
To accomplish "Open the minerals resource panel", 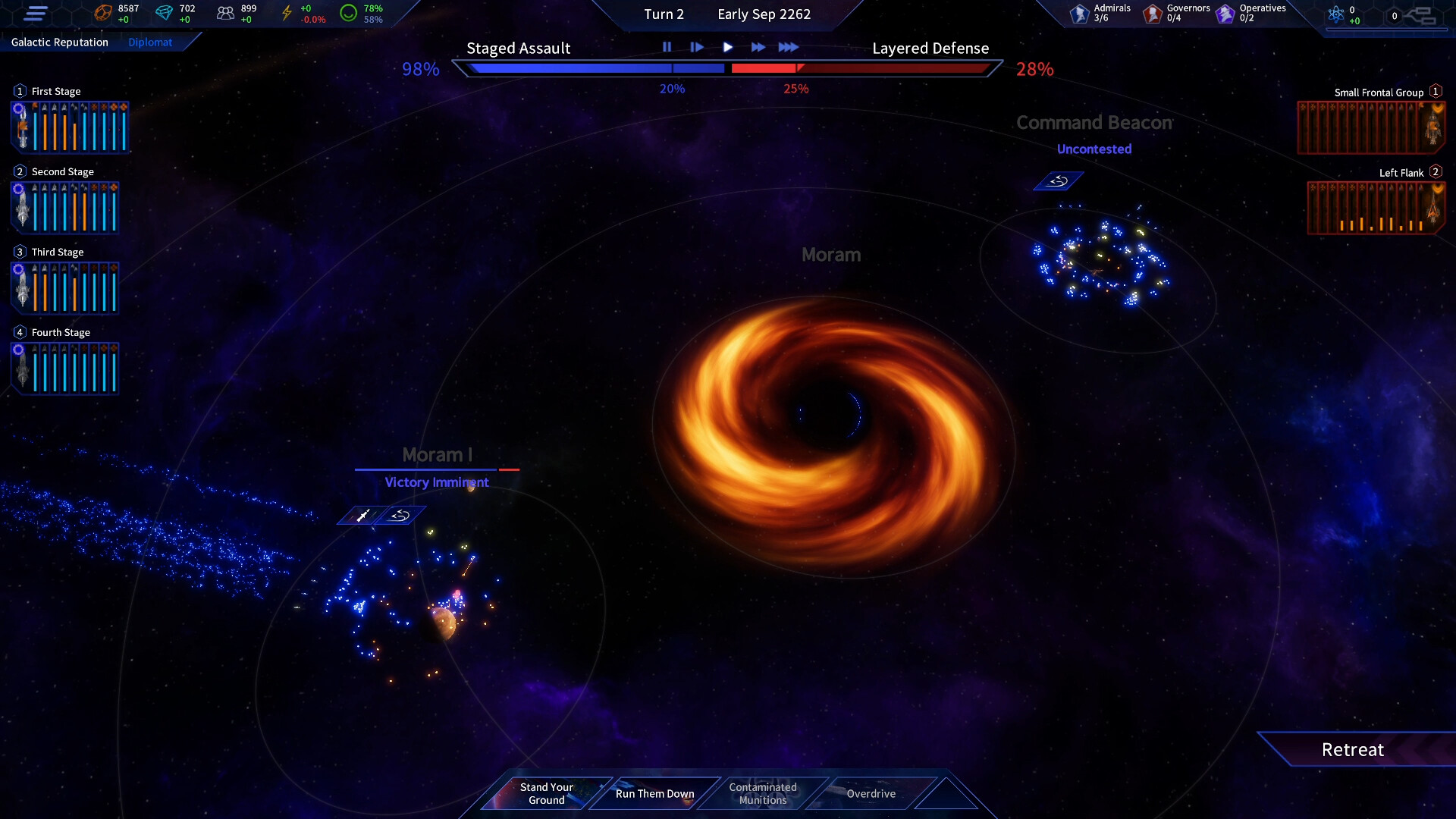I will [103, 11].
